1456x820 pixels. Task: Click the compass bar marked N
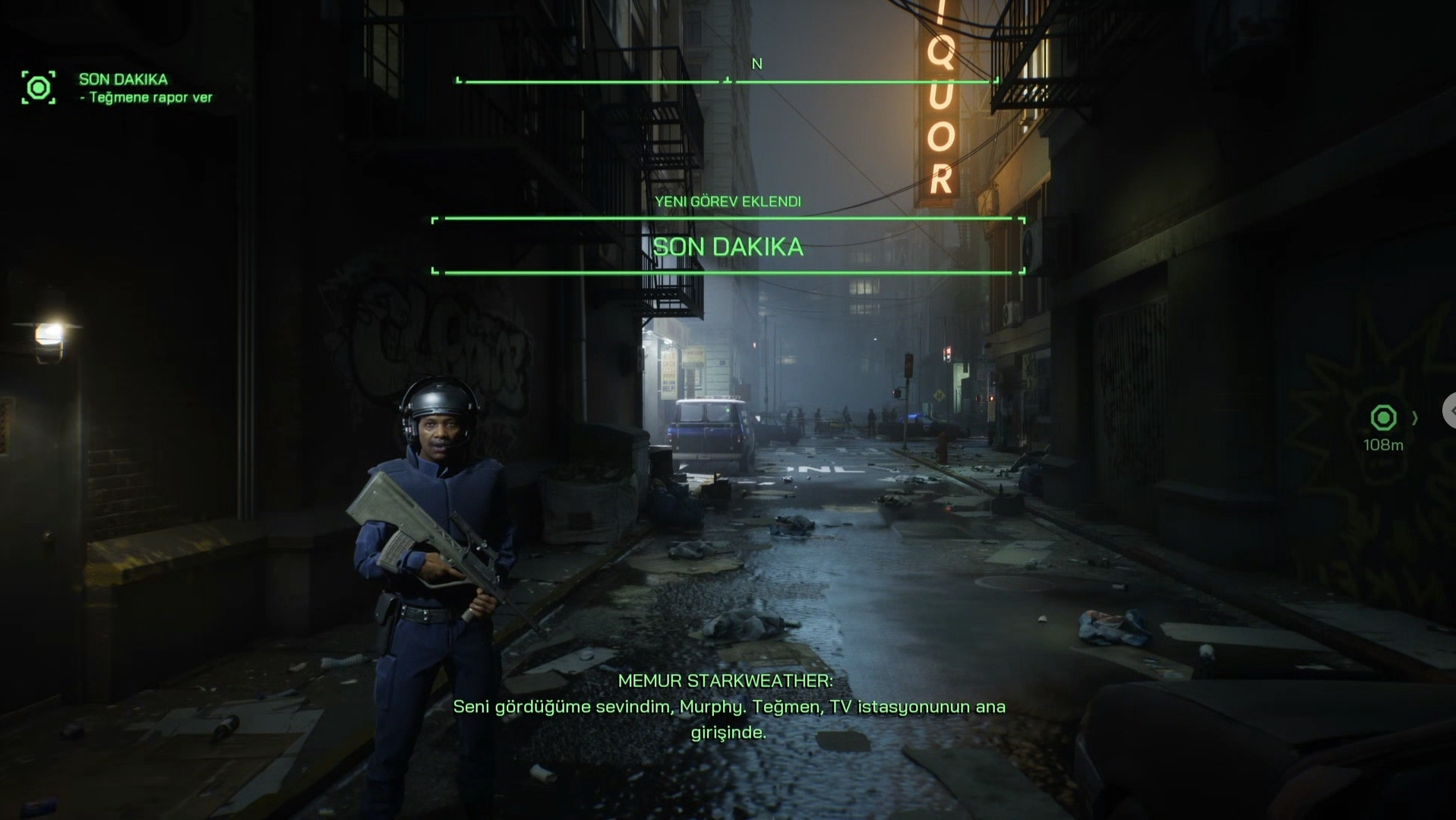tap(727, 80)
